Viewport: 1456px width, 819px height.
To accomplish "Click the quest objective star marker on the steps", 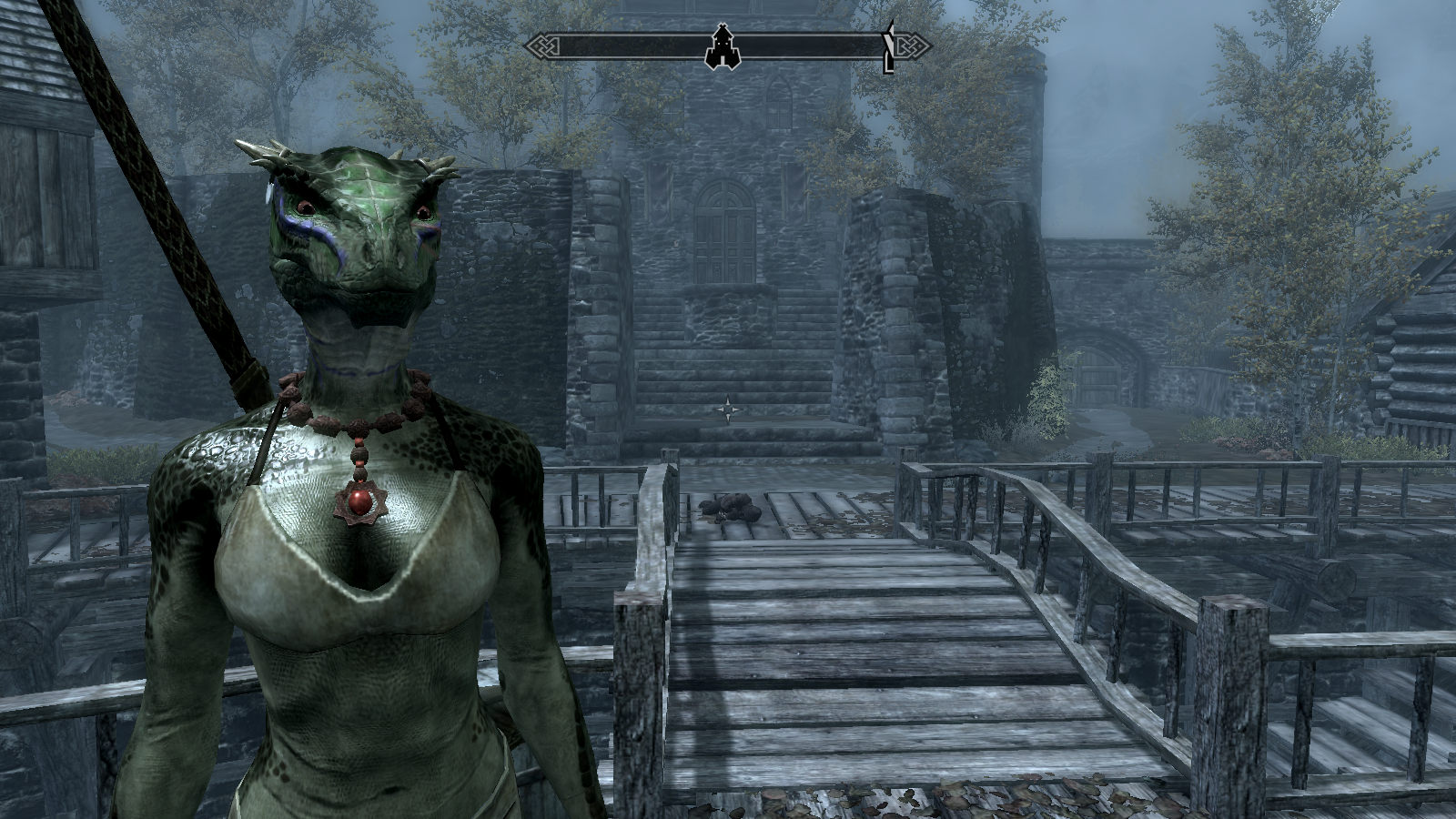I will tap(730, 410).
